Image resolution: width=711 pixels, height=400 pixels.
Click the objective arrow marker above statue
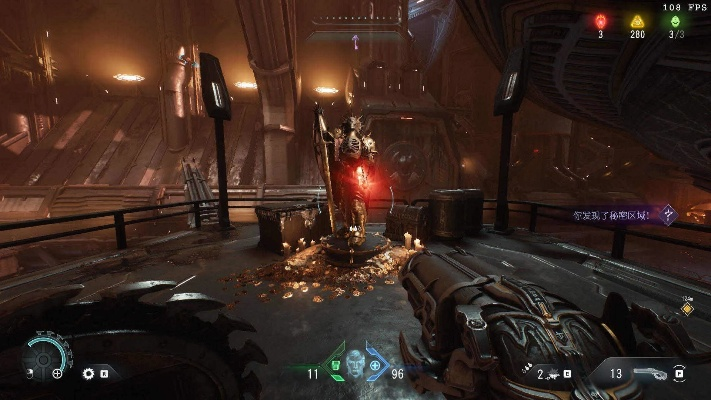coord(354,40)
